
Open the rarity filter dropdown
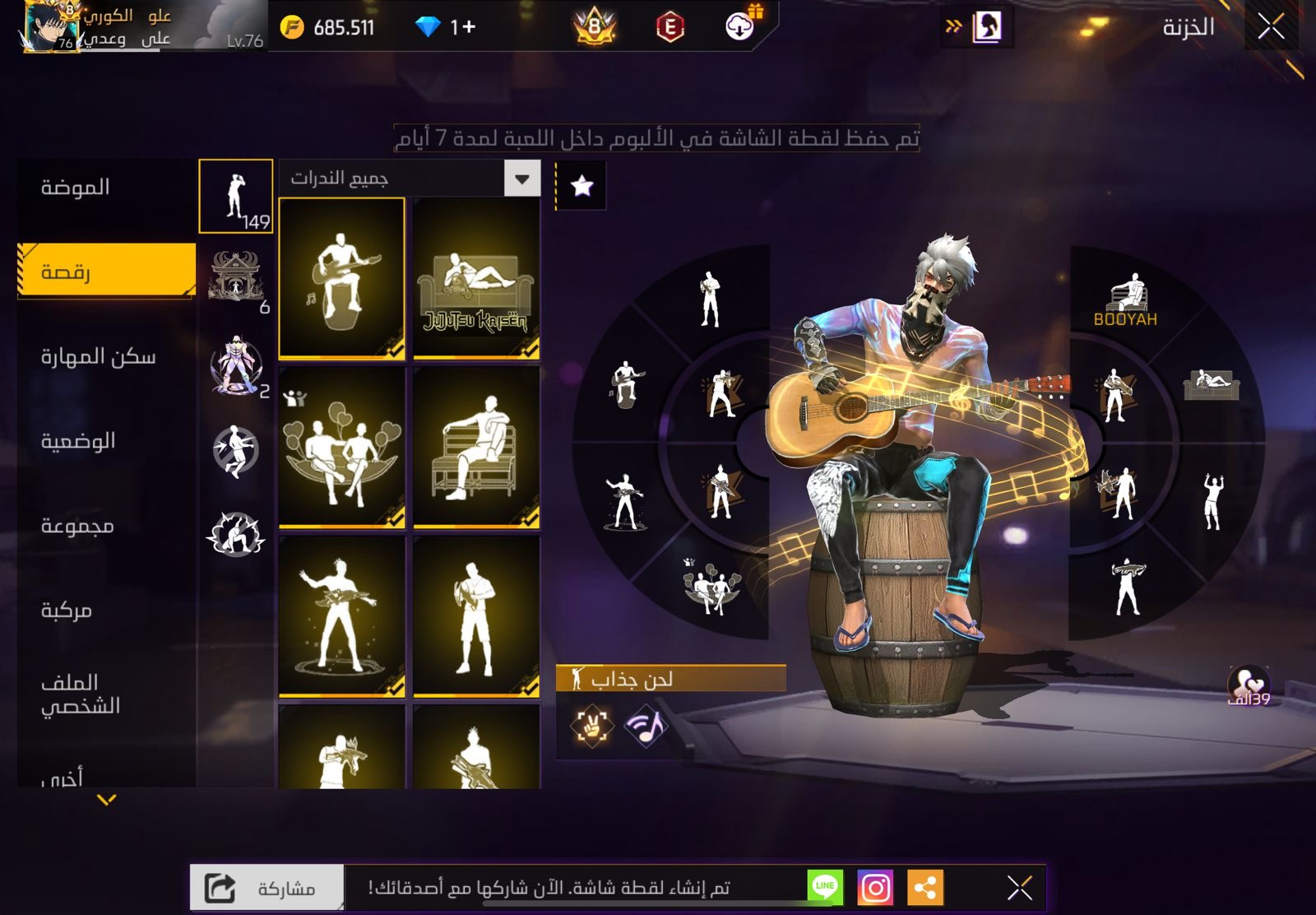[x=522, y=179]
